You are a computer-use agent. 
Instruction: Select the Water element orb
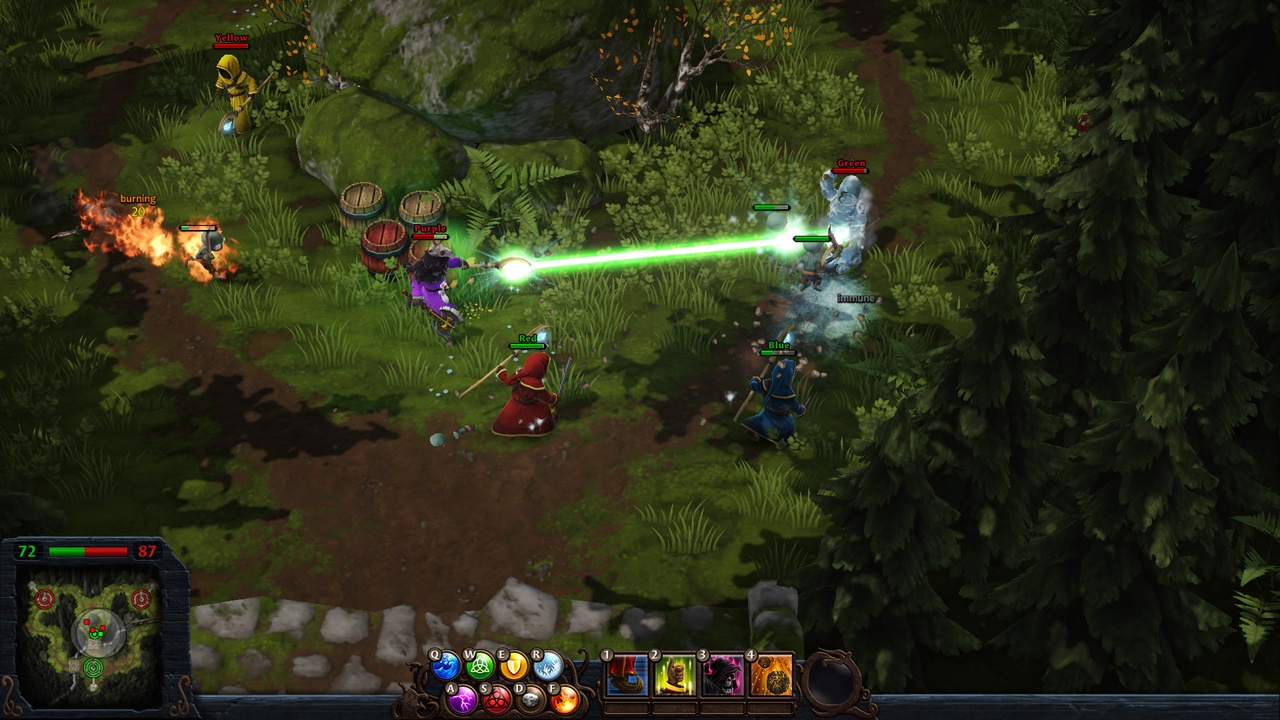click(446, 666)
